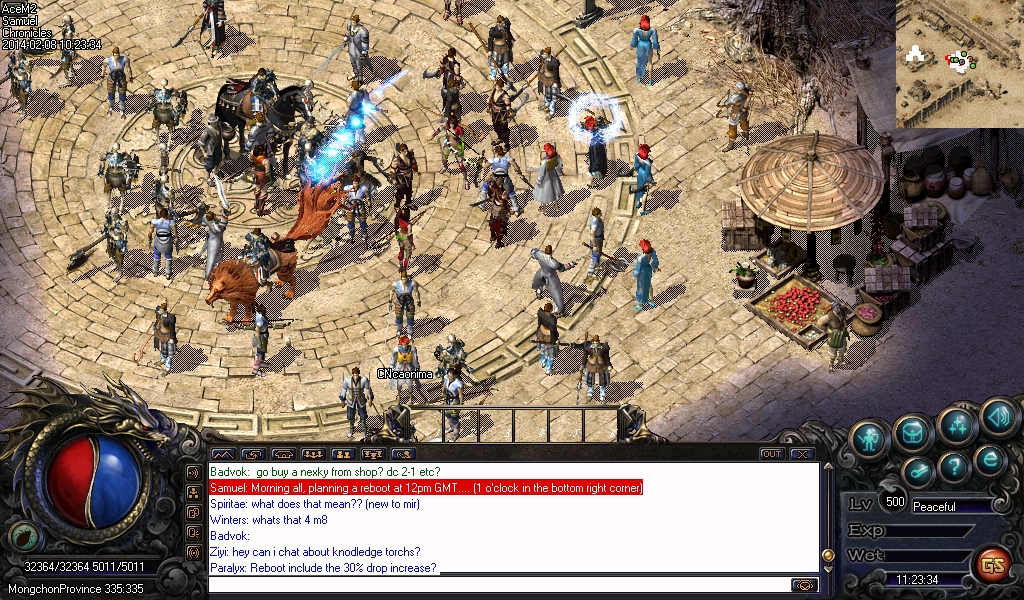
Task: Click the first toolbar button above the chat
Action: tap(222, 454)
